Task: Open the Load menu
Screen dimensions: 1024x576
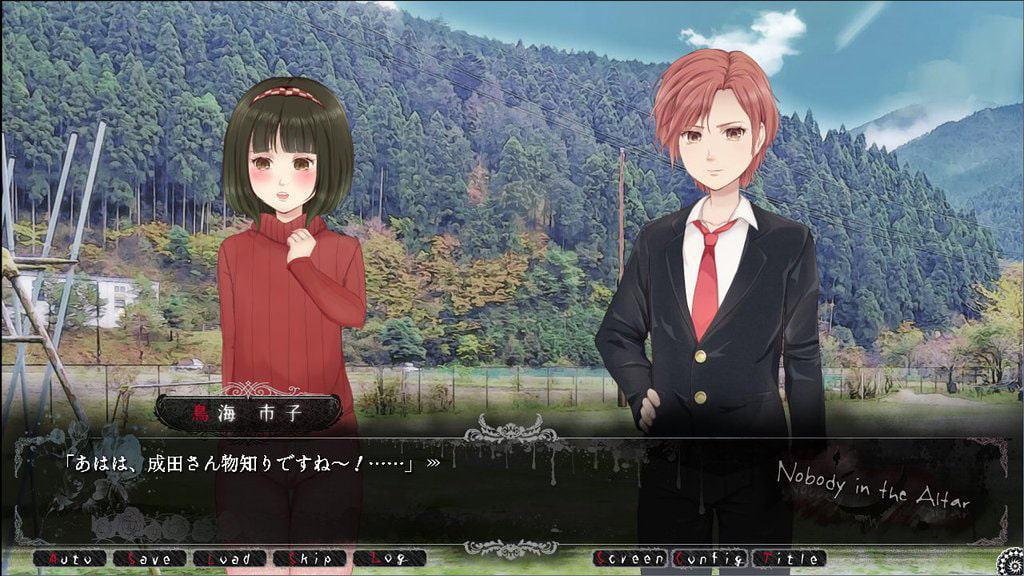Action: [x=229, y=559]
